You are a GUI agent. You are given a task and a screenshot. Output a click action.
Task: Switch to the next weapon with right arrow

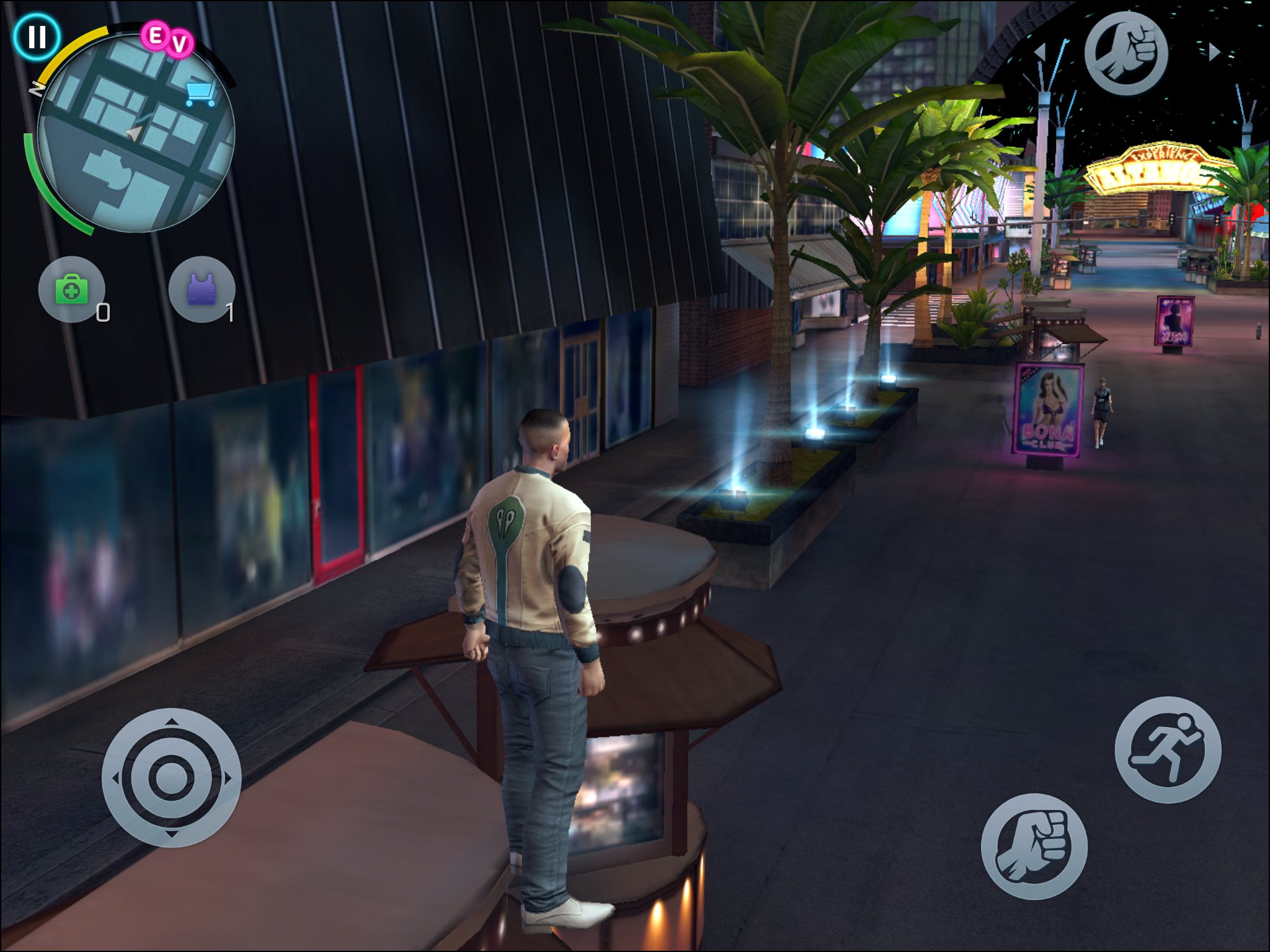click(1214, 52)
